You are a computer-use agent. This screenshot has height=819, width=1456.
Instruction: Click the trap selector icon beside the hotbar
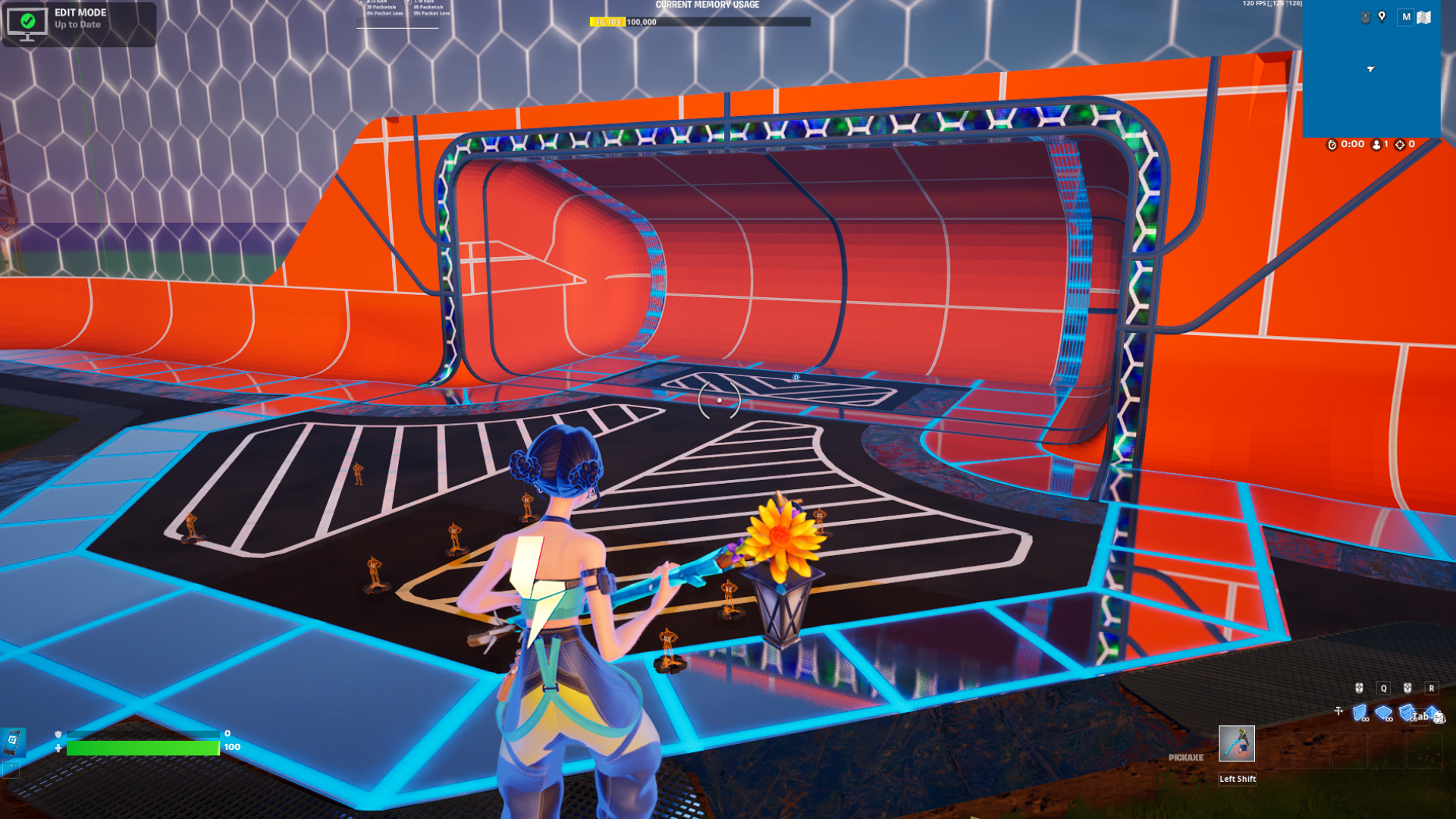pyautogui.click(x=1338, y=711)
